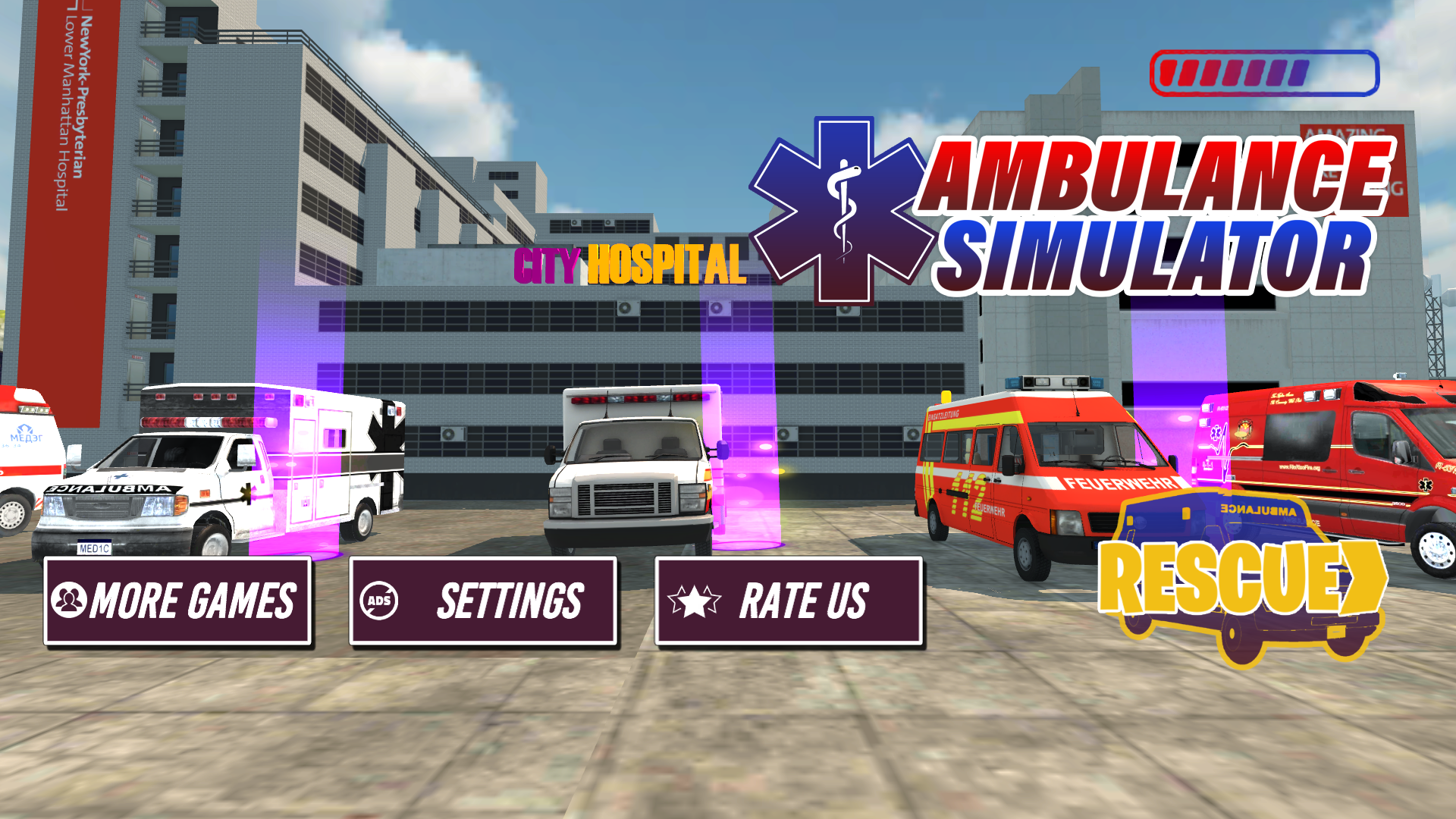Click the people icon on the More Games button
Viewport: 1456px width, 819px height.
[71, 601]
